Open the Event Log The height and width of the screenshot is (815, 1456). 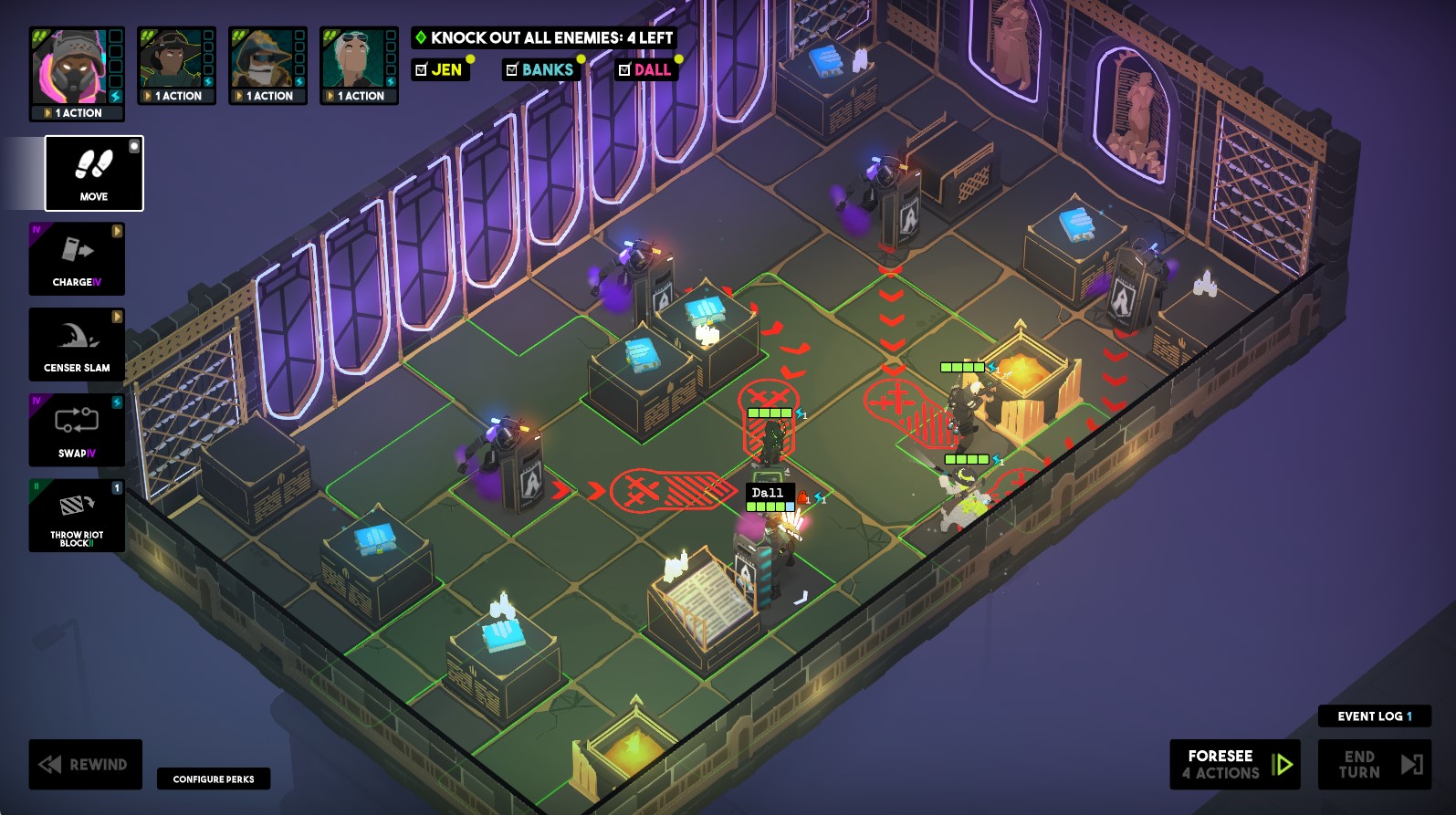(x=1375, y=716)
